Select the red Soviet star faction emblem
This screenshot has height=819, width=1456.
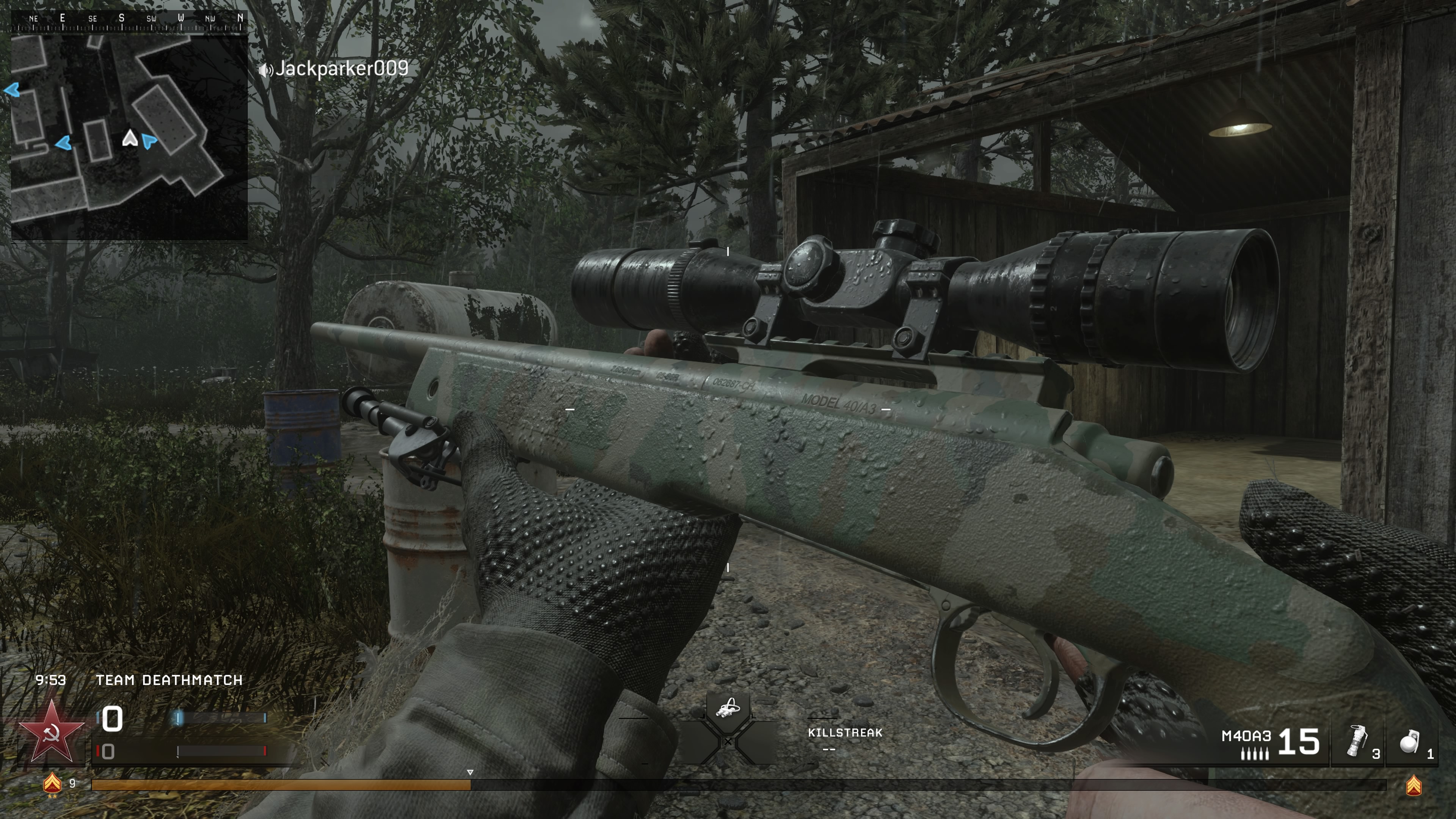pos(52,731)
